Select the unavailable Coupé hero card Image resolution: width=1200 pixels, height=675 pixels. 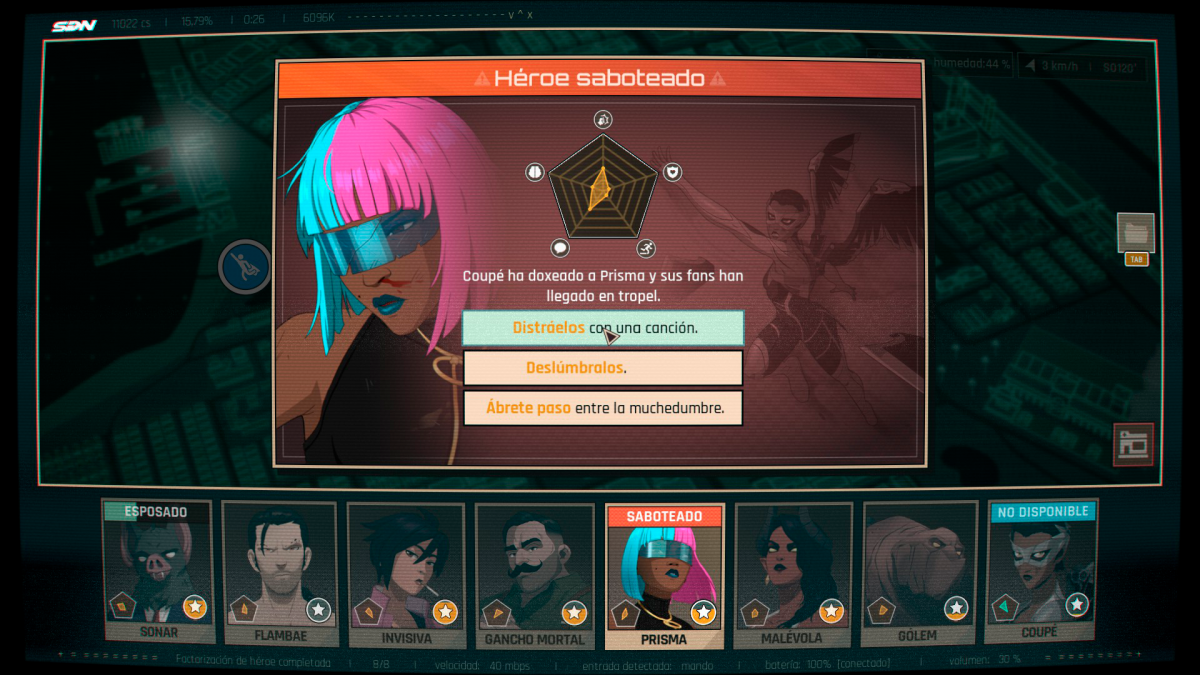coord(1040,572)
